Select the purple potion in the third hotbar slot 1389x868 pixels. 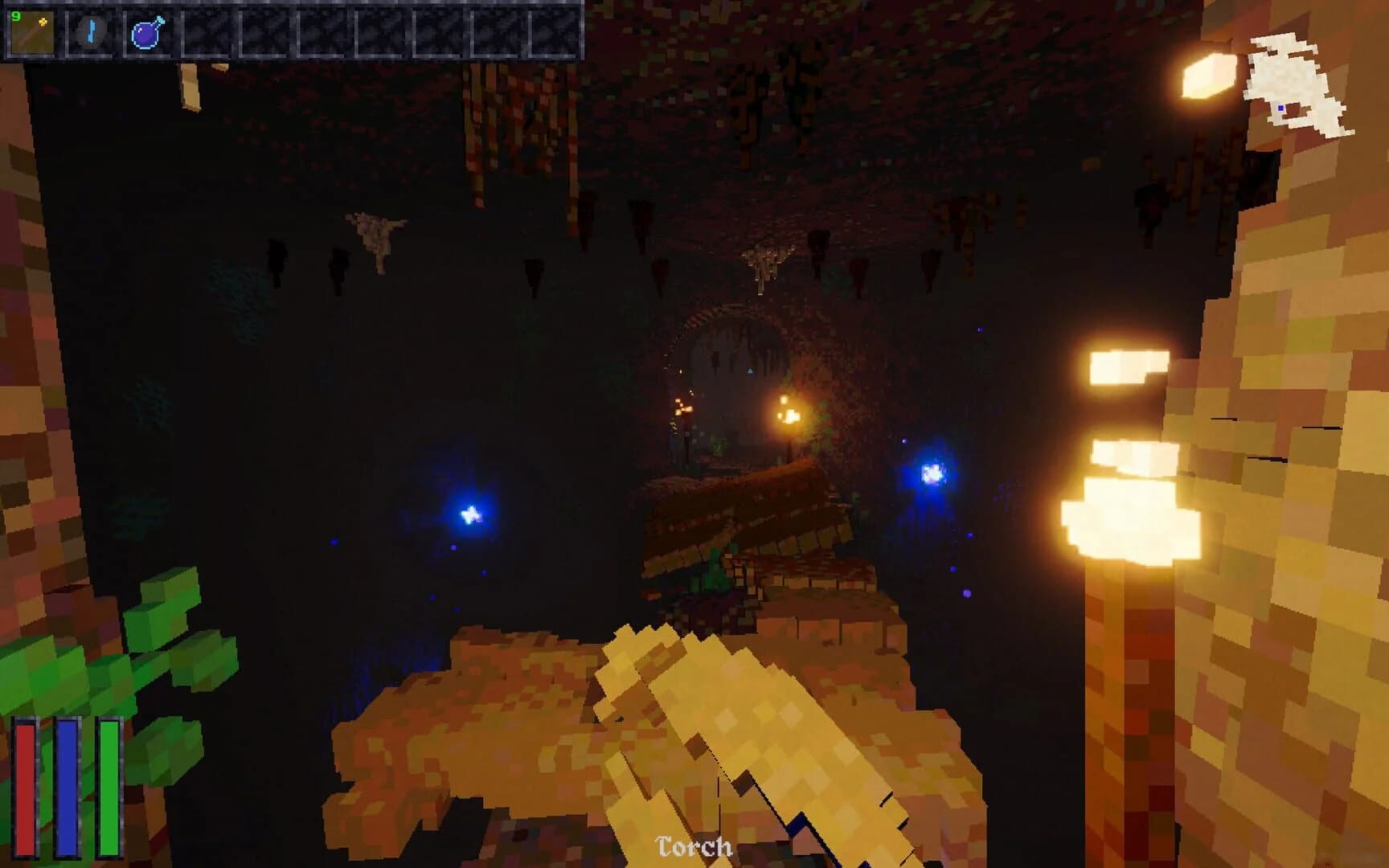point(147,34)
